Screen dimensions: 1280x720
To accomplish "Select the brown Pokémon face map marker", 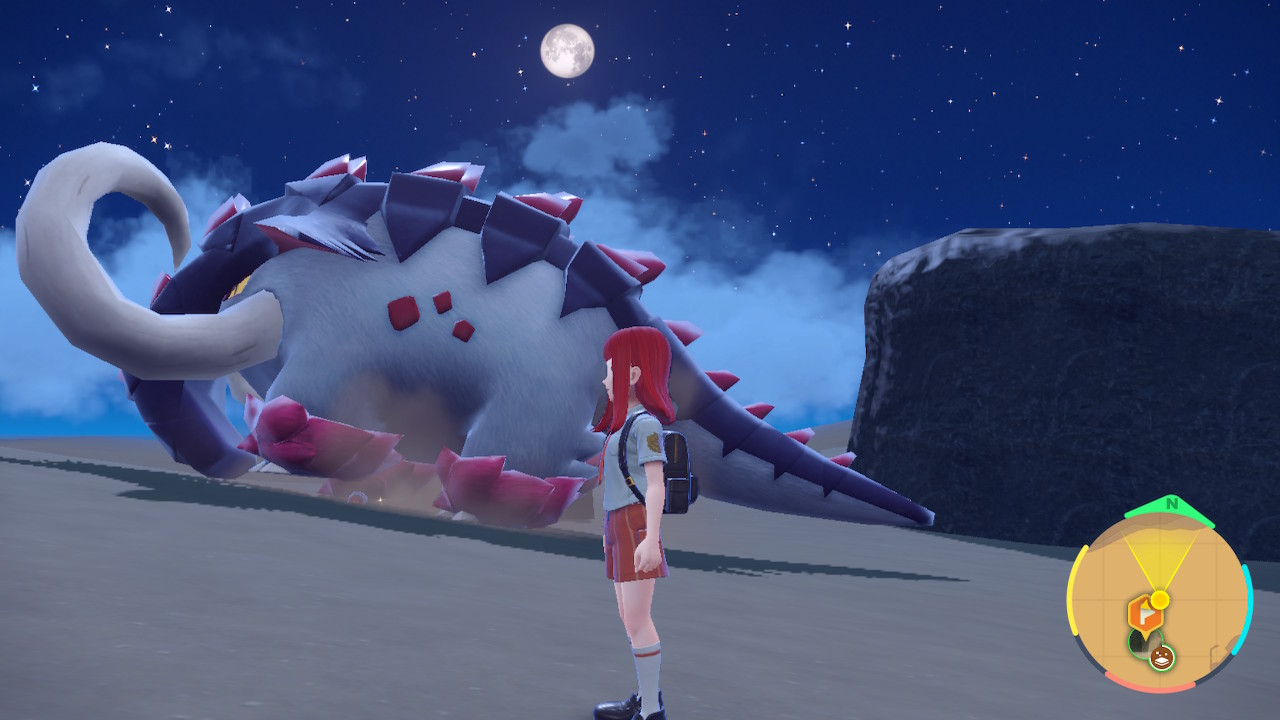I will (x=1161, y=657).
